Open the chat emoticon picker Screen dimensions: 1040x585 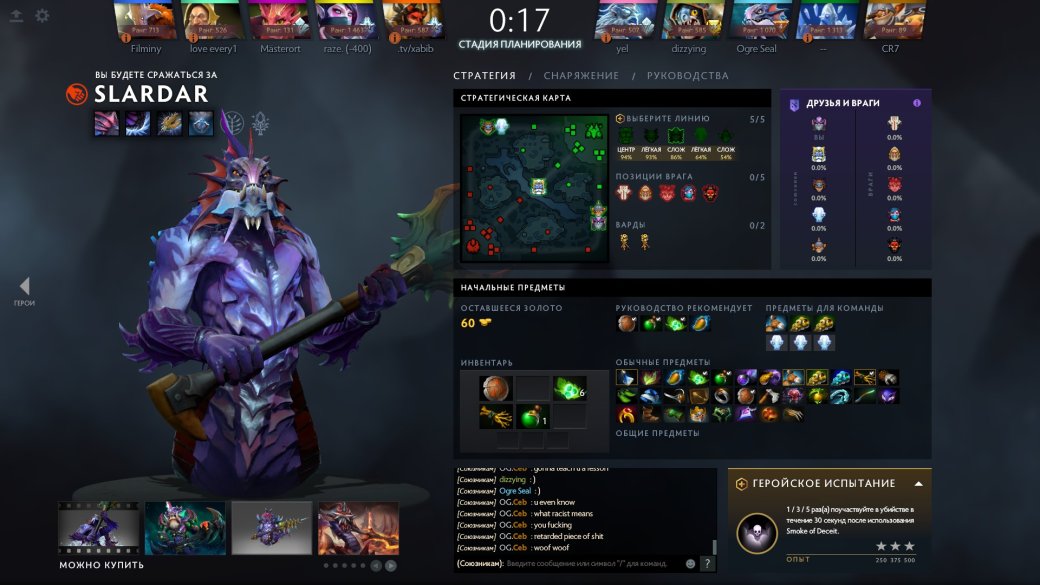coord(690,564)
